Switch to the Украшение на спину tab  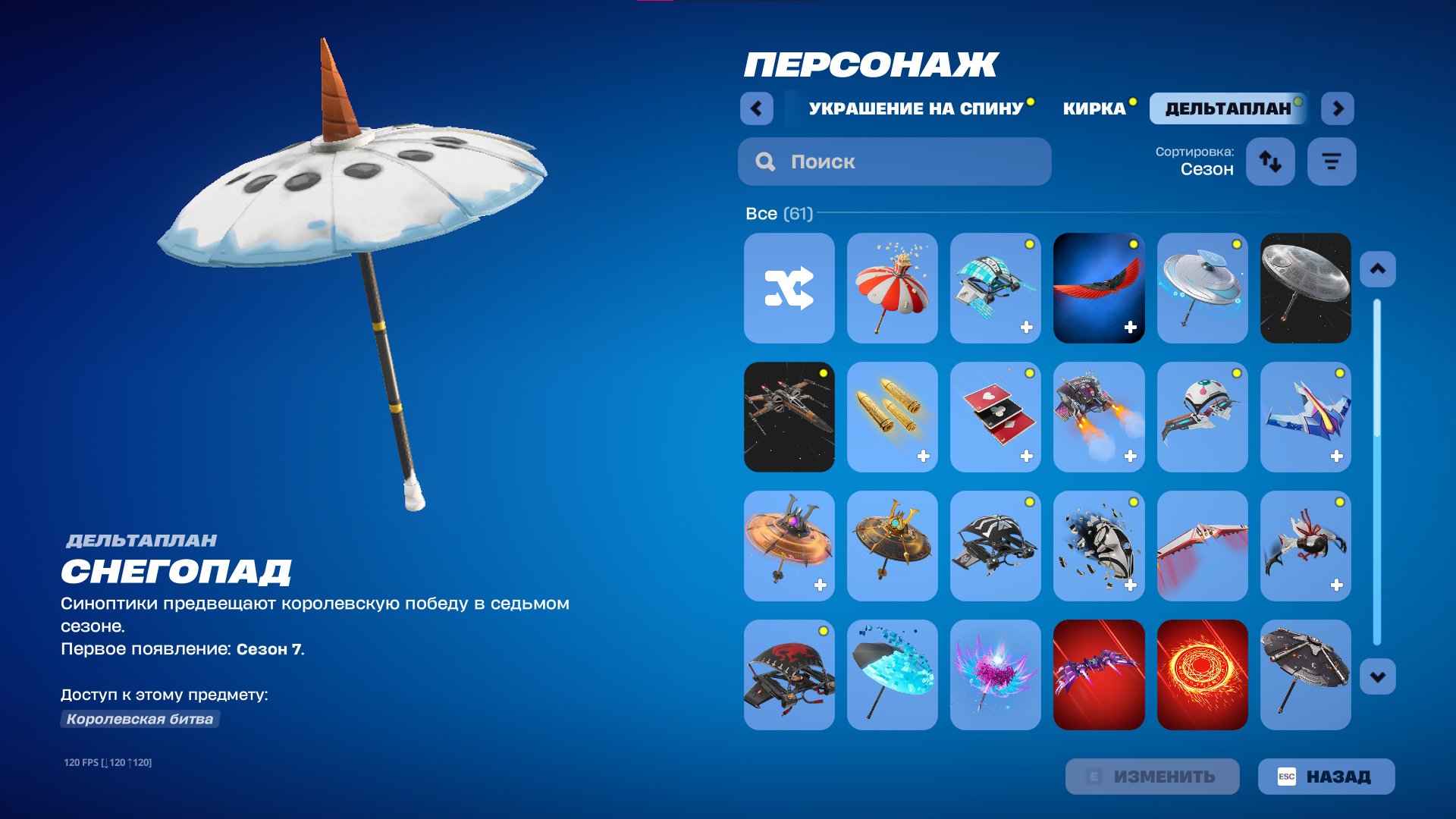[915, 108]
